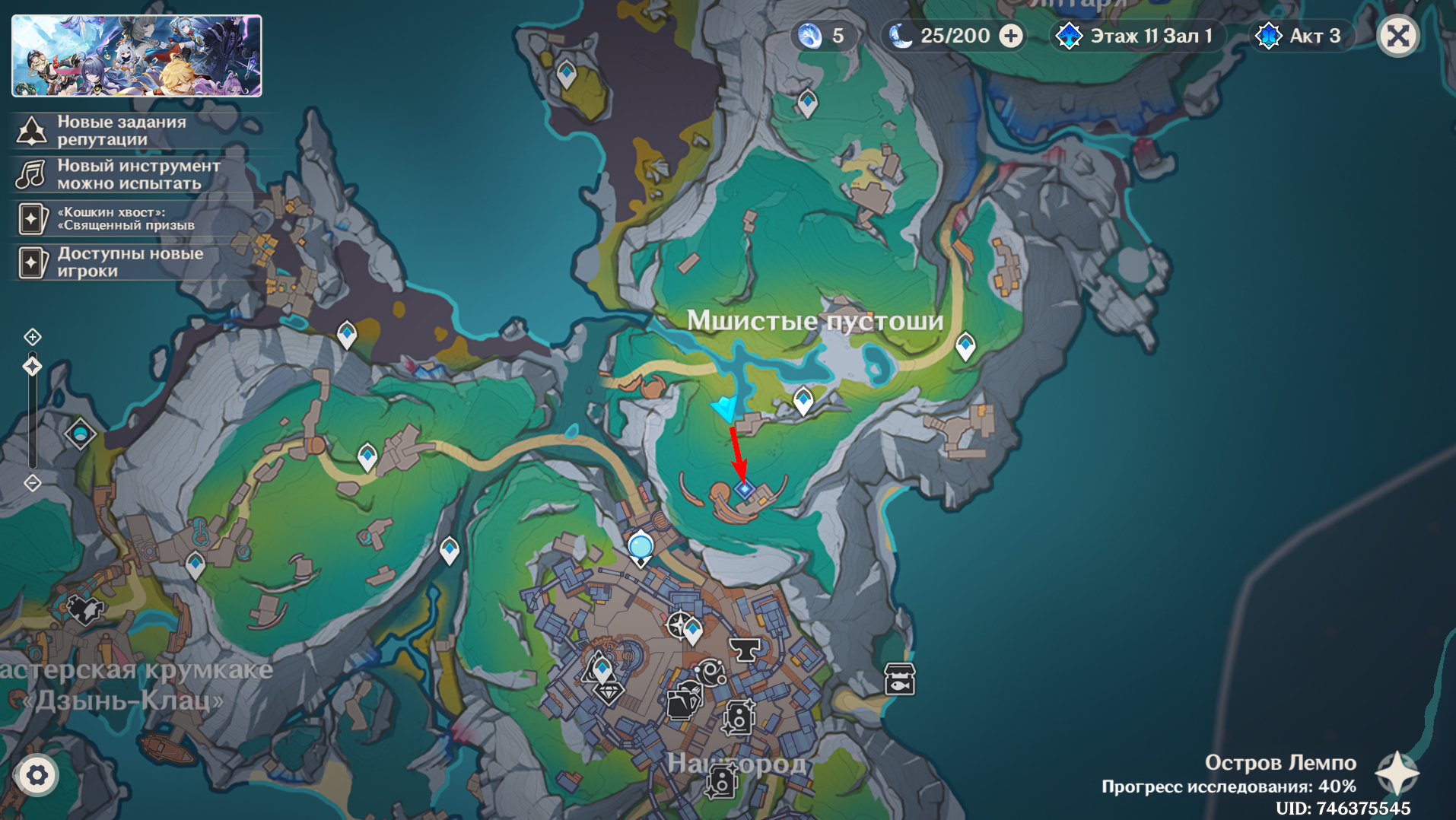Zoom out the map with bottom diamond button

(32, 483)
